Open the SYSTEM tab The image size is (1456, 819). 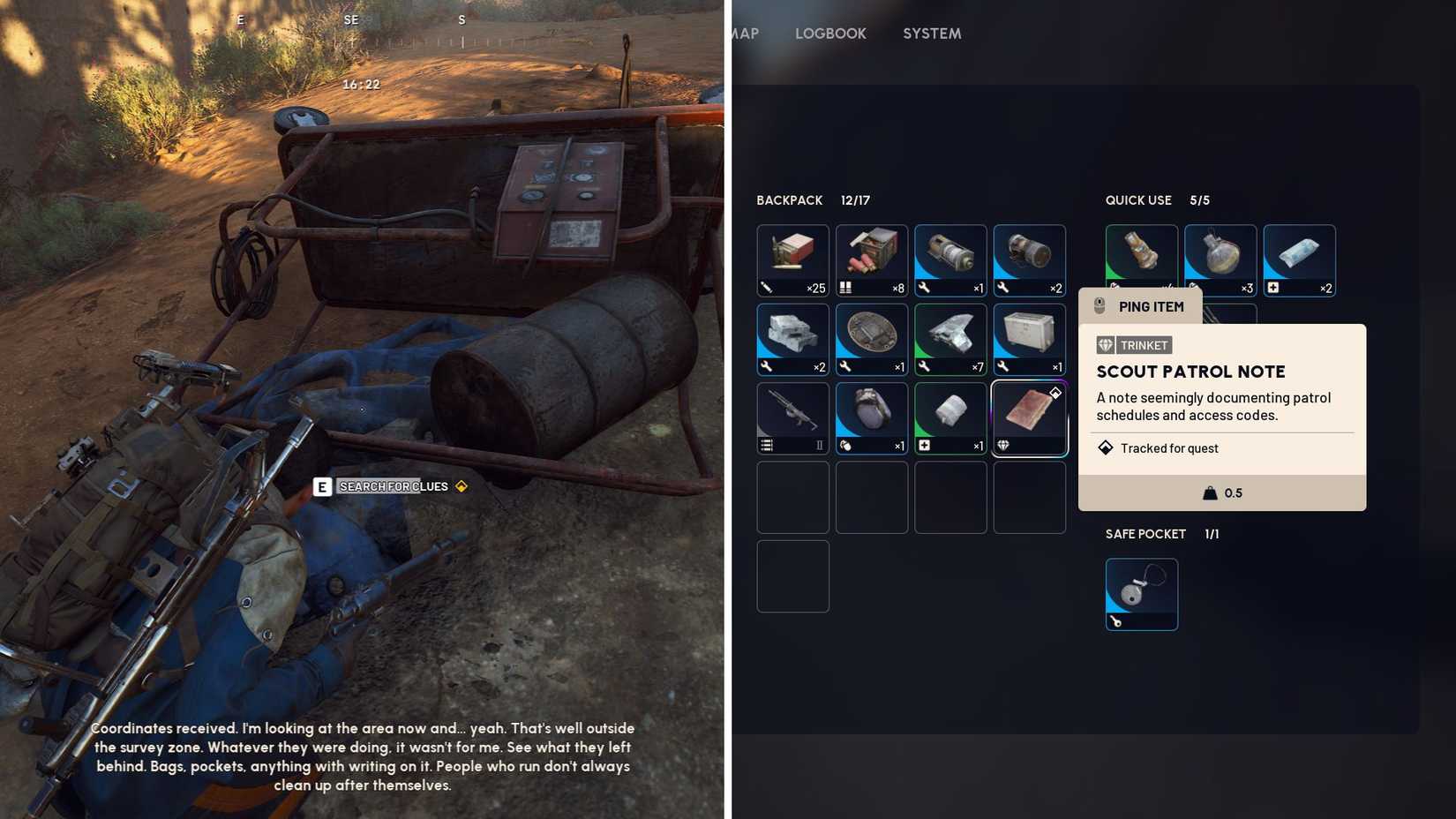[931, 34]
